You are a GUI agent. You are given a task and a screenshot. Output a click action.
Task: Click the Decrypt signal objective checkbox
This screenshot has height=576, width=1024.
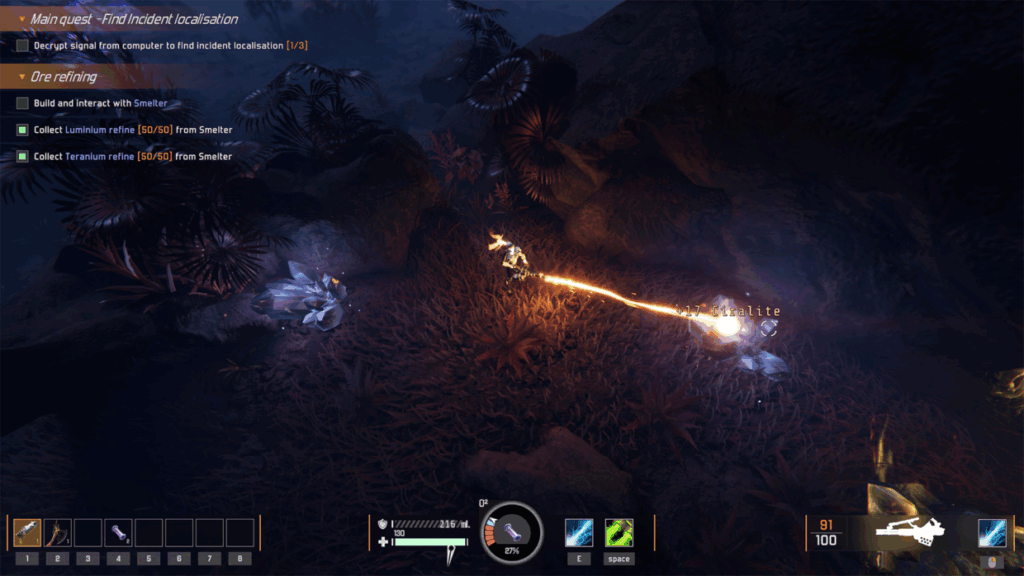(x=22, y=46)
